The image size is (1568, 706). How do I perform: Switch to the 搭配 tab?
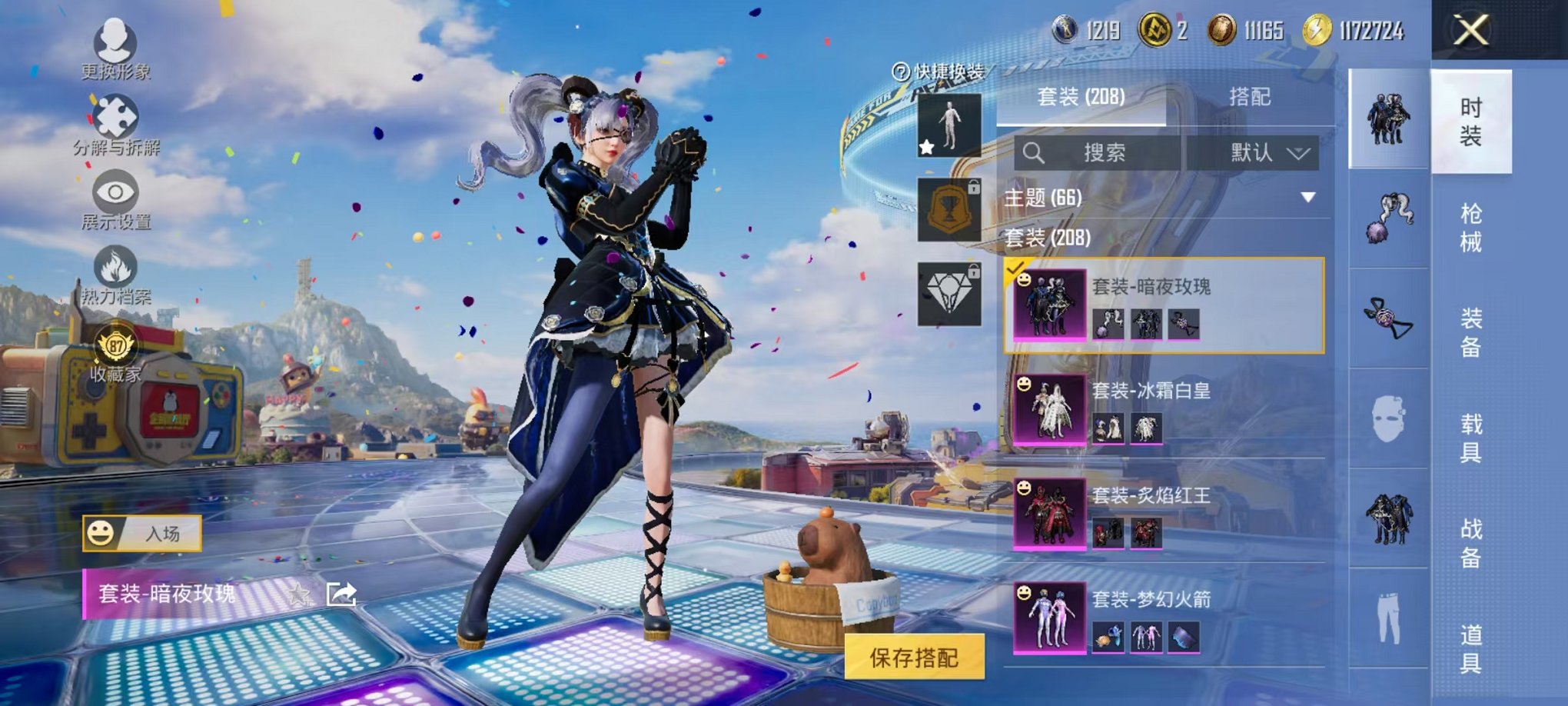click(x=1249, y=97)
